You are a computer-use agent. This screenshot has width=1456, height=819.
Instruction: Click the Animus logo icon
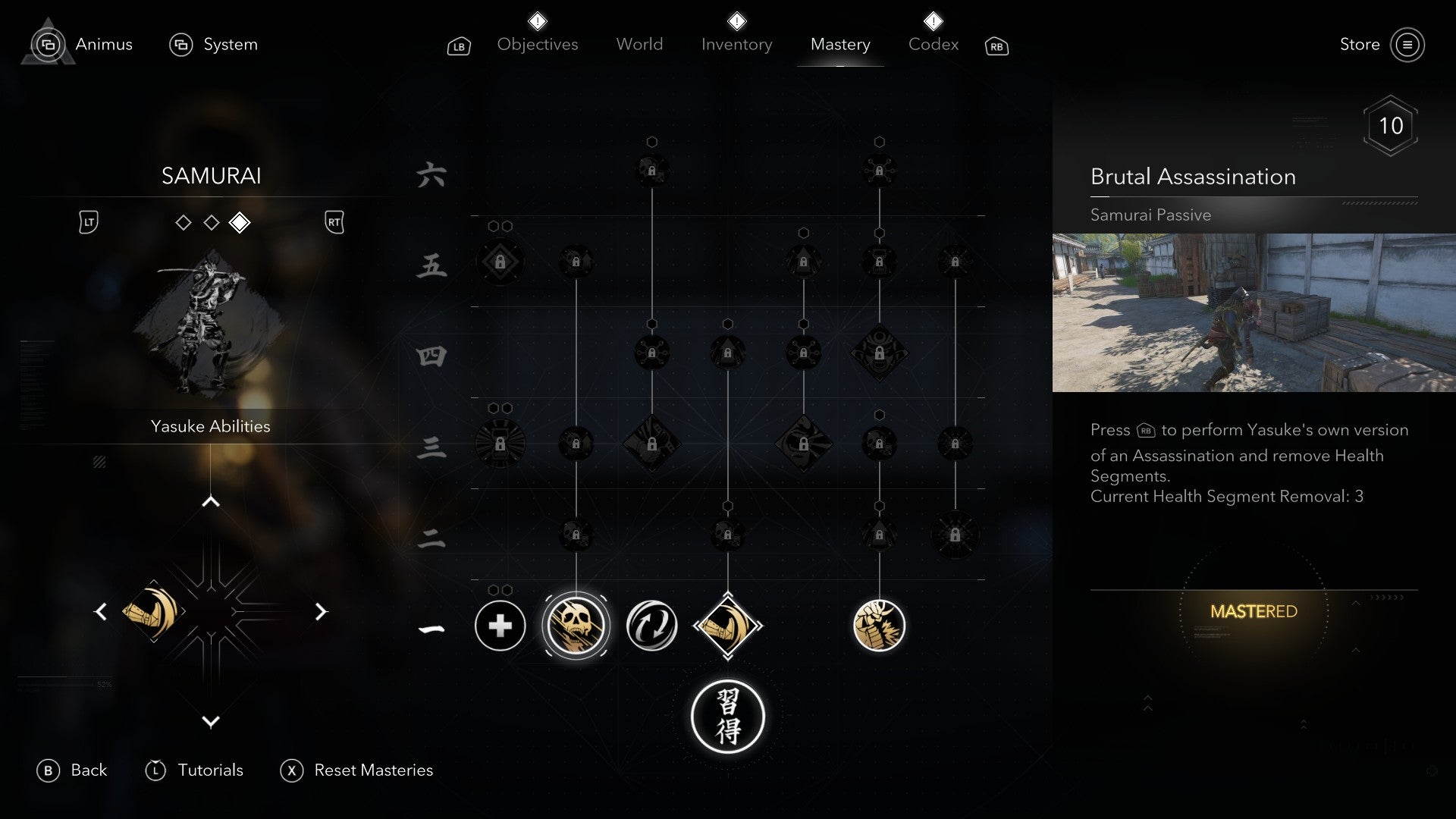pyautogui.click(x=47, y=43)
